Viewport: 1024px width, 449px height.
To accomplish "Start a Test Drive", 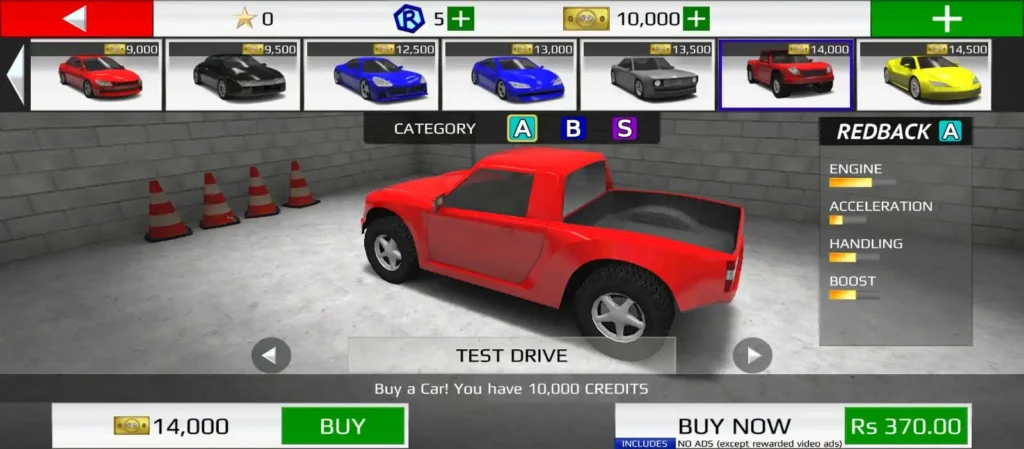I will pos(511,355).
